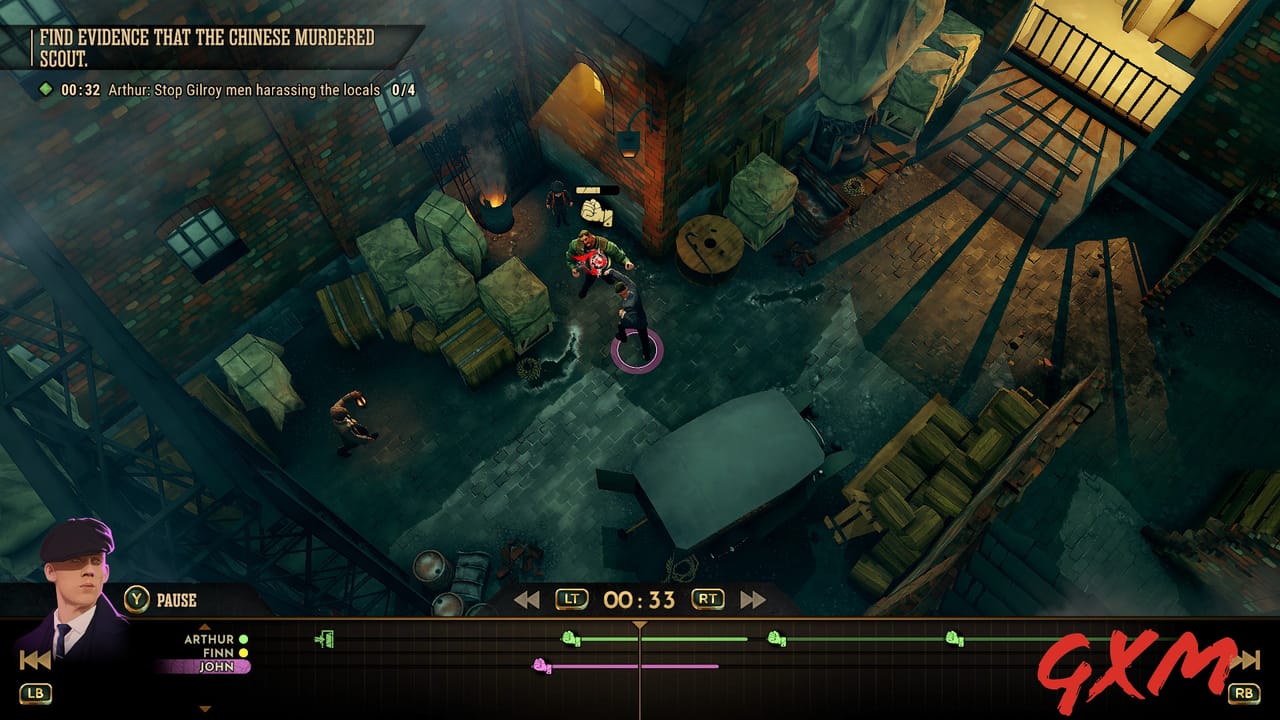Click the down chevron below the character list
Image resolution: width=1280 pixels, height=720 pixels.
(x=204, y=709)
